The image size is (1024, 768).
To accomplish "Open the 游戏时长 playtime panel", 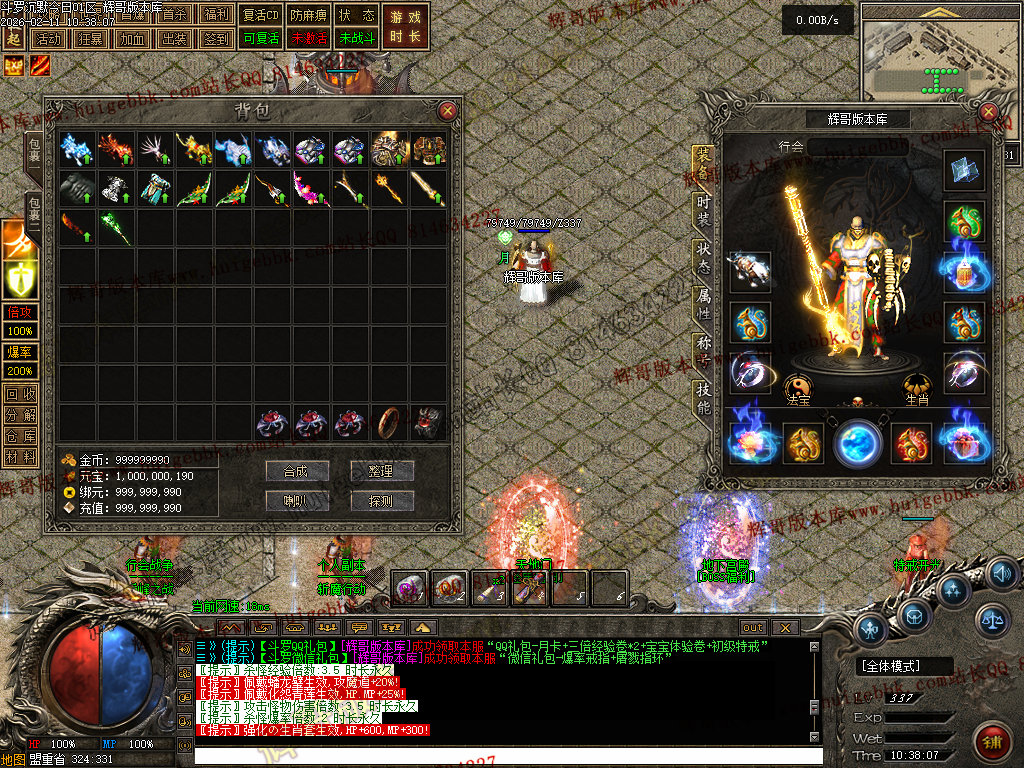I will 405,26.
